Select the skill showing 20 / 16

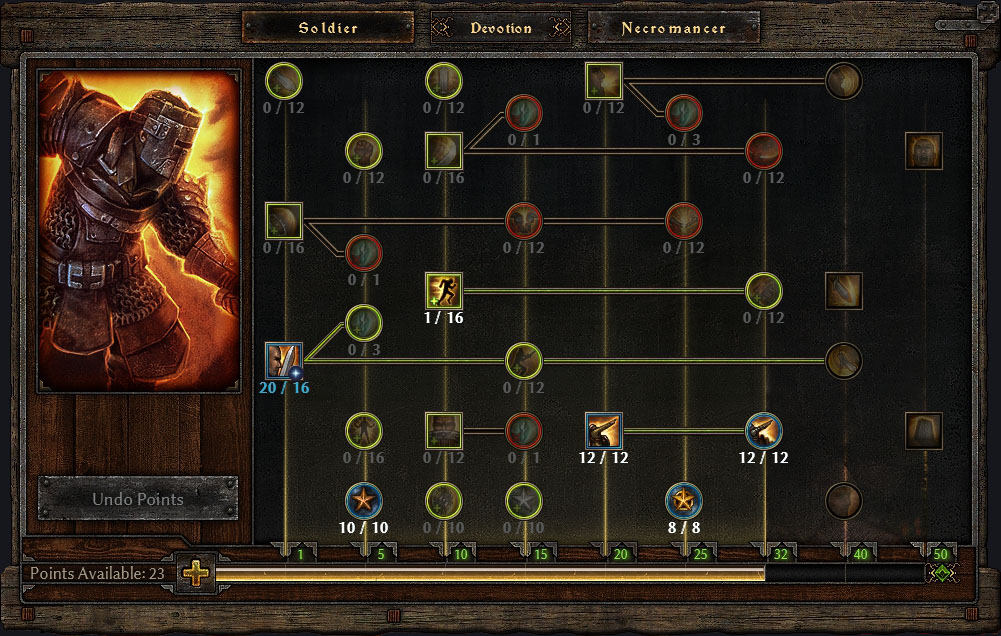[x=284, y=360]
